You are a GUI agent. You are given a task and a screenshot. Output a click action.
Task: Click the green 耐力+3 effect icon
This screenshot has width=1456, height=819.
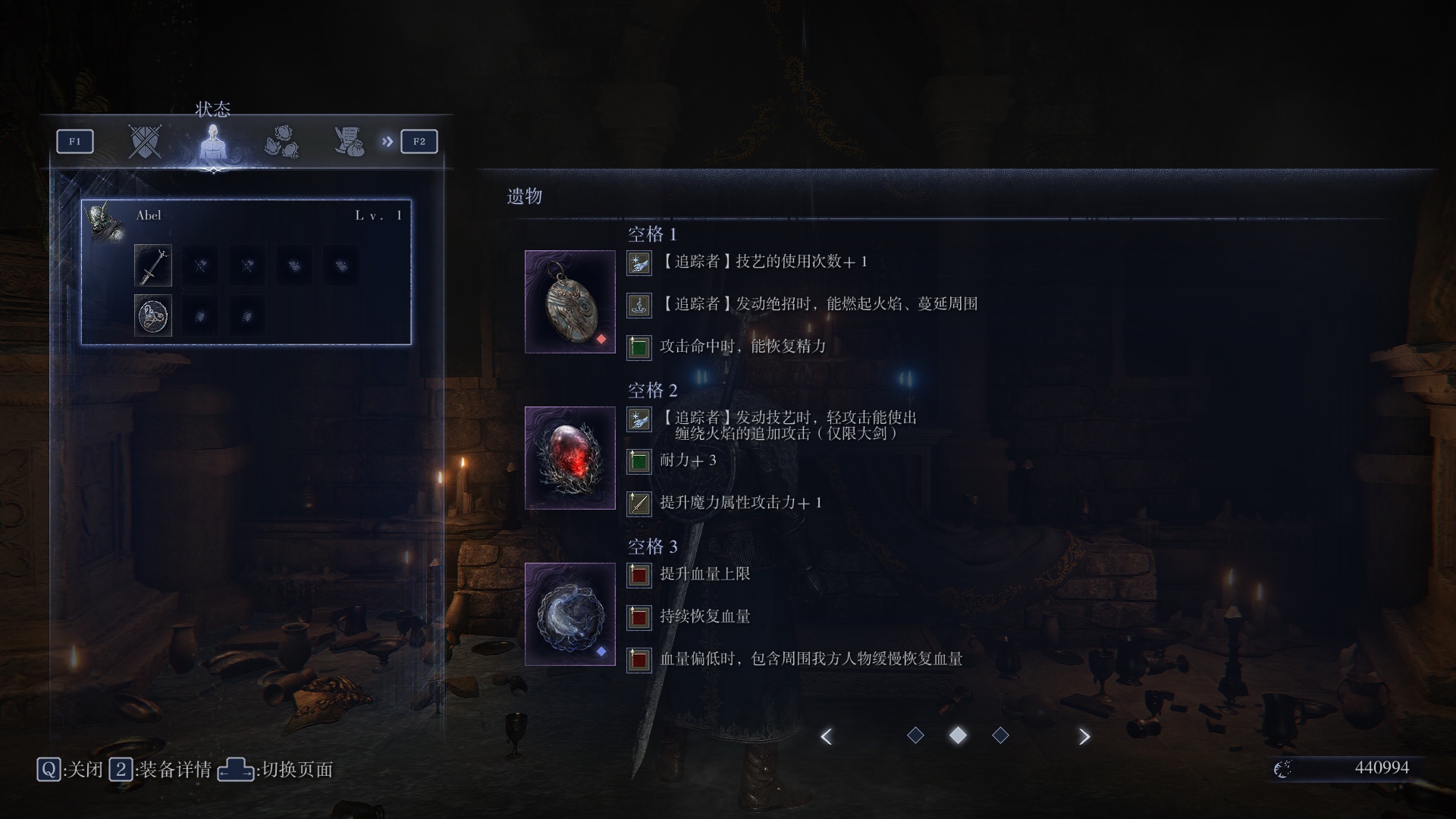click(x=639, y=461)
